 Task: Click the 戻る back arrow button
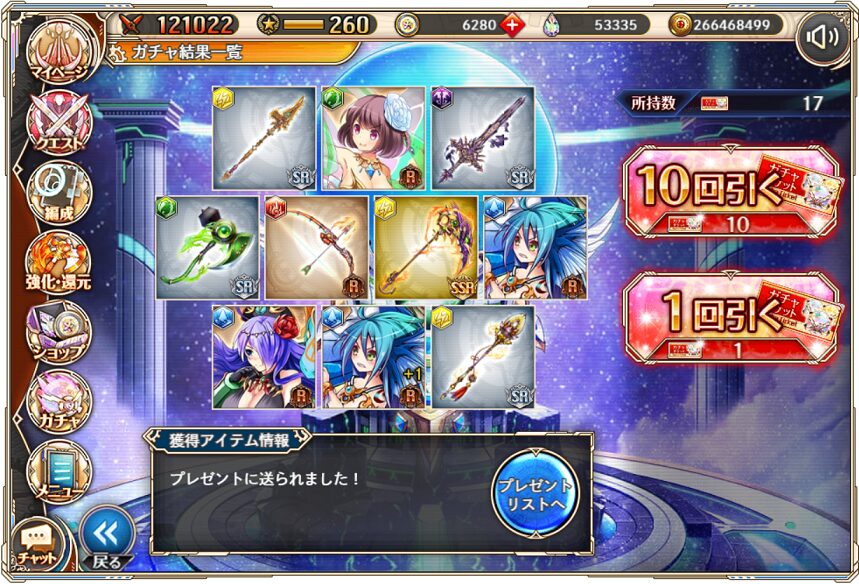pos(106,537)
